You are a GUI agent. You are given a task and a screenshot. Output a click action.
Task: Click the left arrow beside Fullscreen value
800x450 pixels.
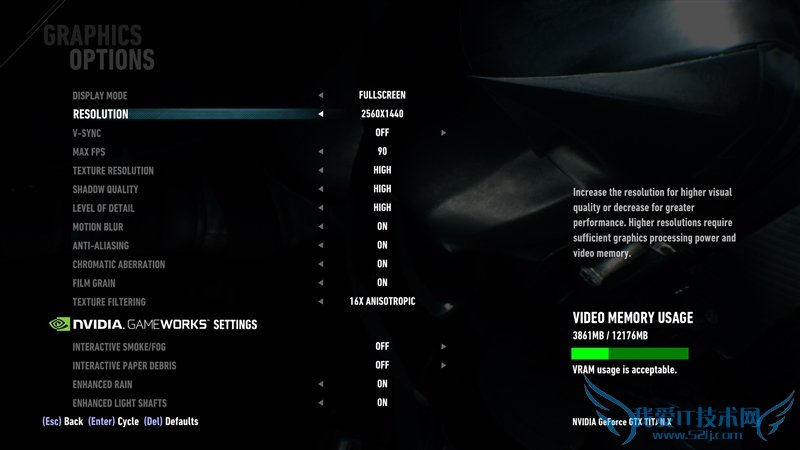click(x=321, y=95)
